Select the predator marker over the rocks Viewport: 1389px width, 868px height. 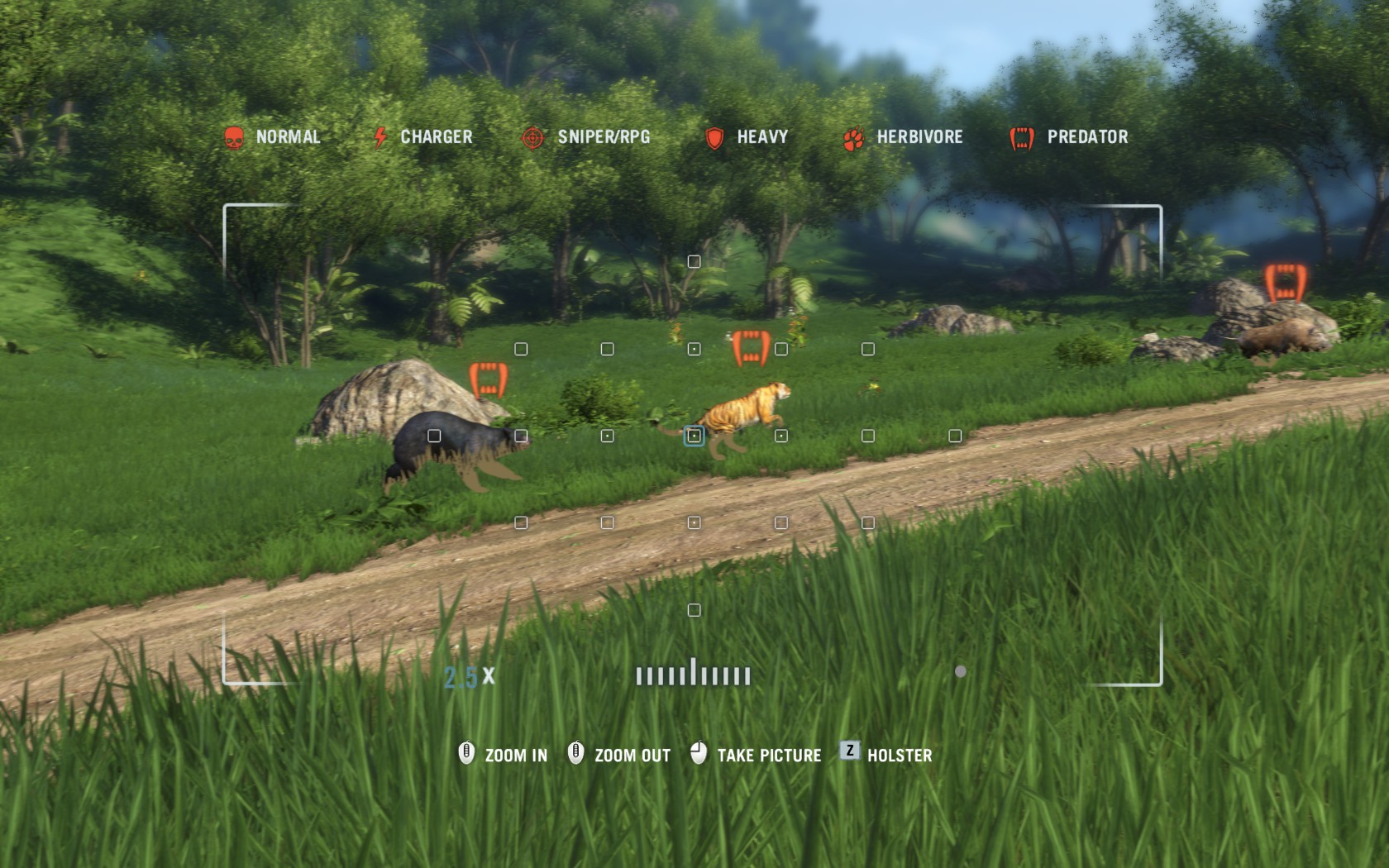click(1285, 283)
